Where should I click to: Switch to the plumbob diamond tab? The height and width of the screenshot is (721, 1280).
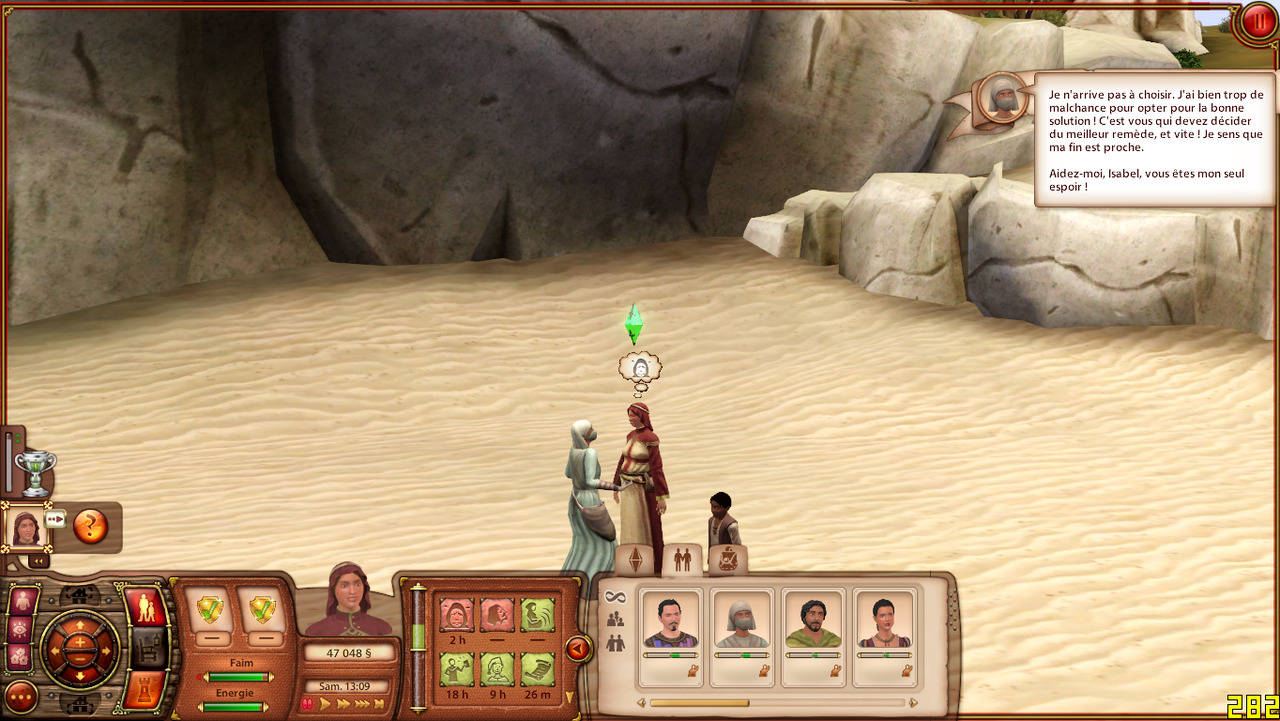point(636,561)
